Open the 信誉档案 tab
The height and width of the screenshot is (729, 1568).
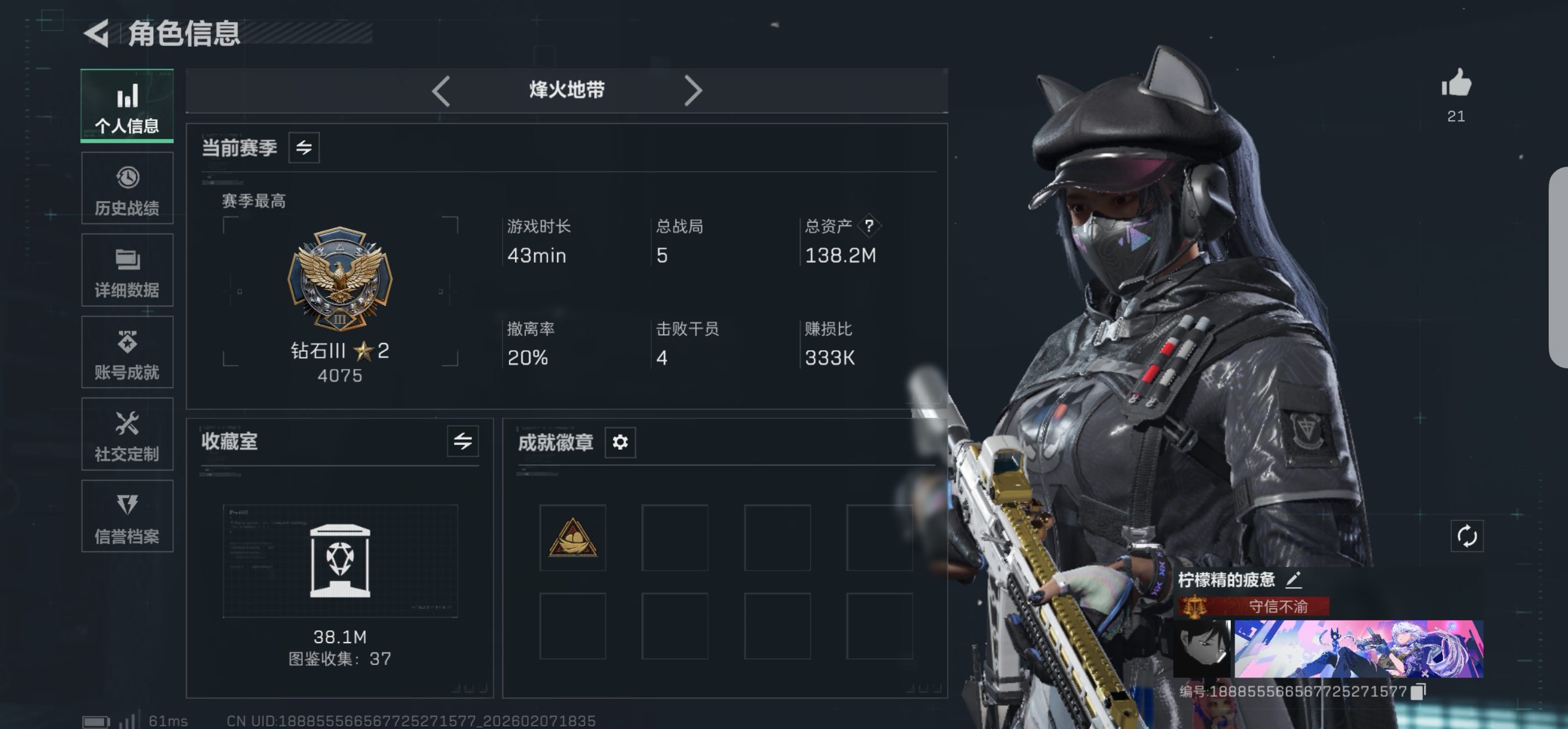coord(127,516)
